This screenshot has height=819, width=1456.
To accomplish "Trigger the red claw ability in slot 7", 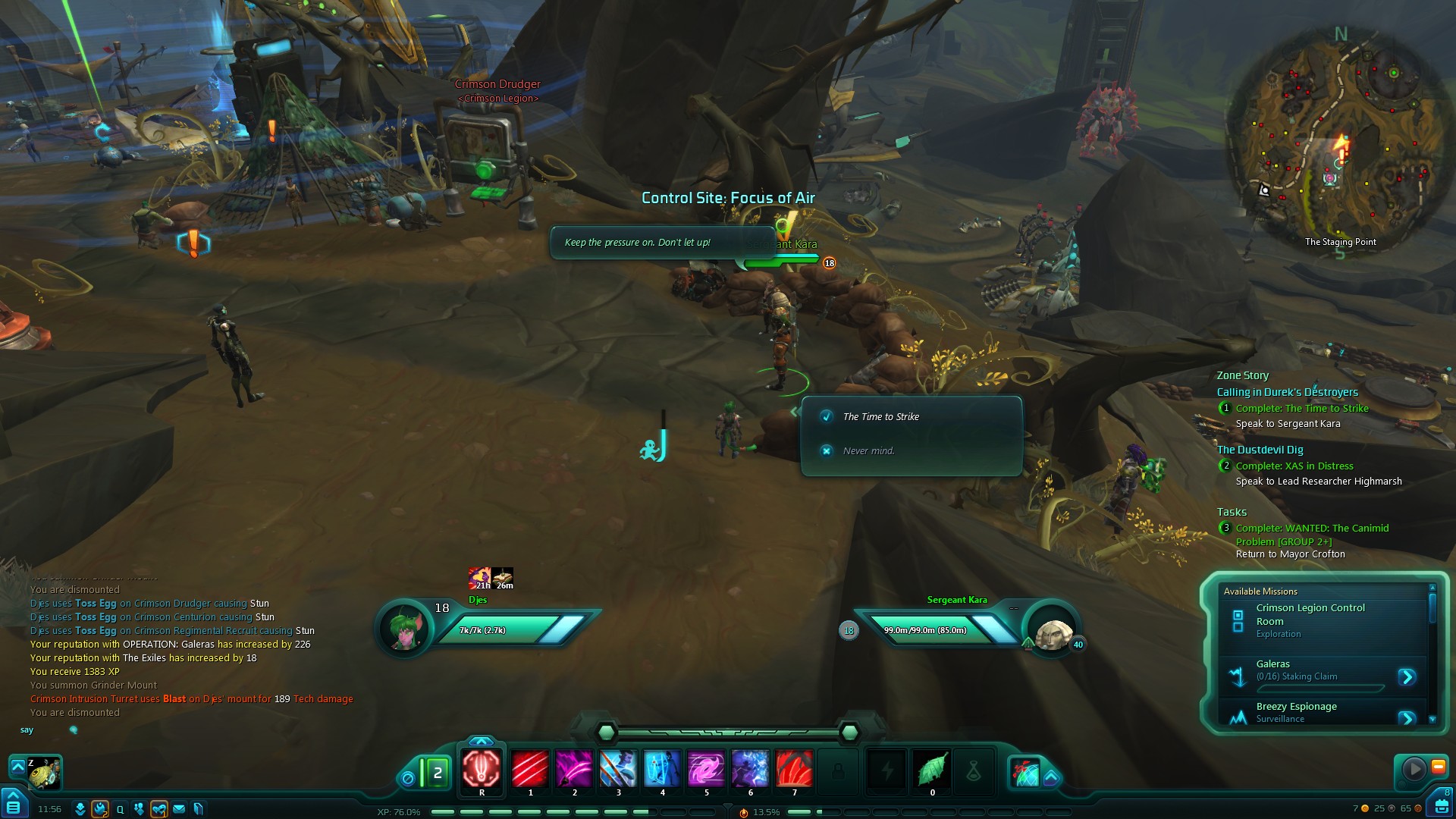I will (794, 768).
